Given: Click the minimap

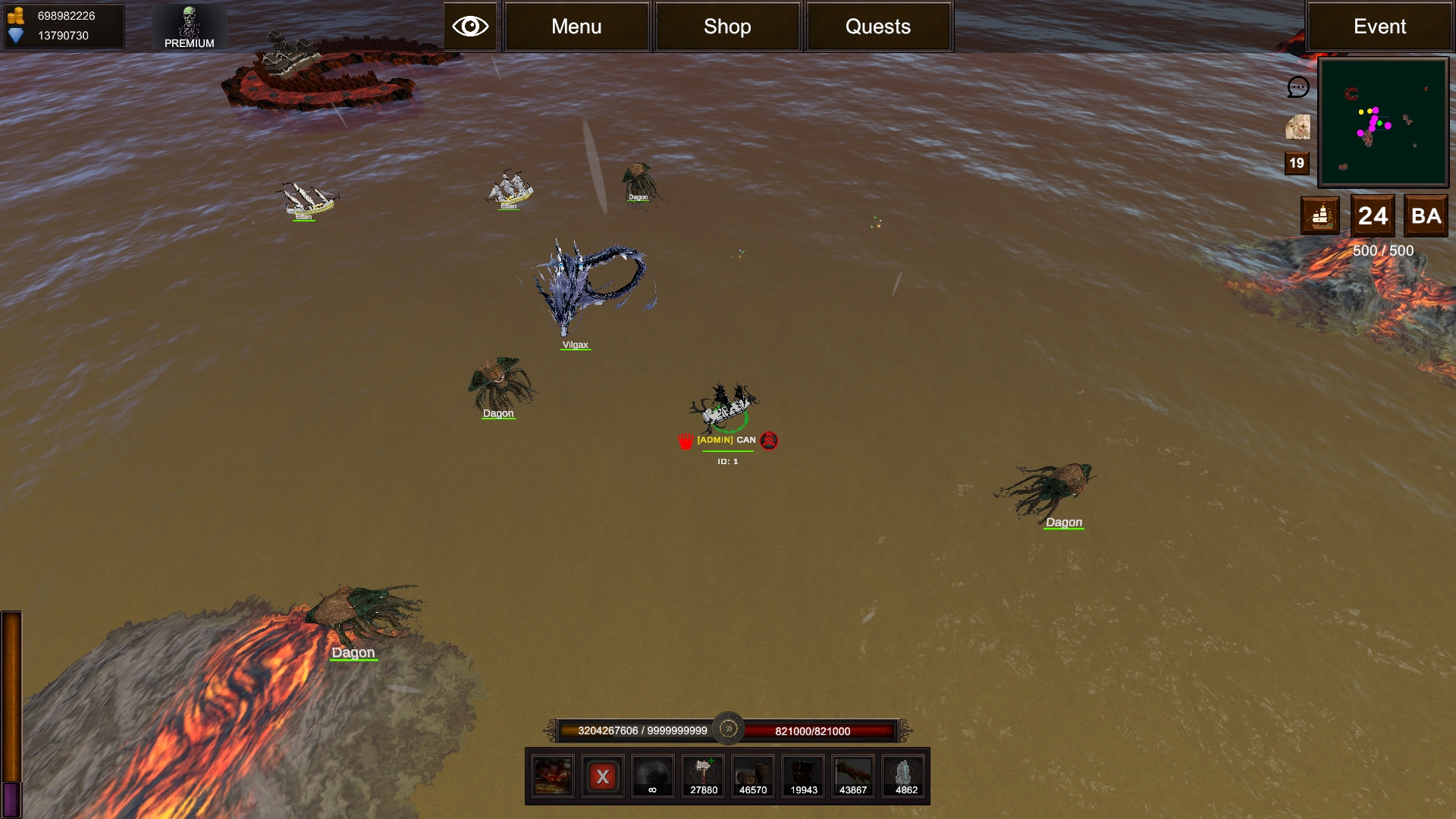Looking at the screenshot, I should pyautogui.click(x=1383, y=122).
